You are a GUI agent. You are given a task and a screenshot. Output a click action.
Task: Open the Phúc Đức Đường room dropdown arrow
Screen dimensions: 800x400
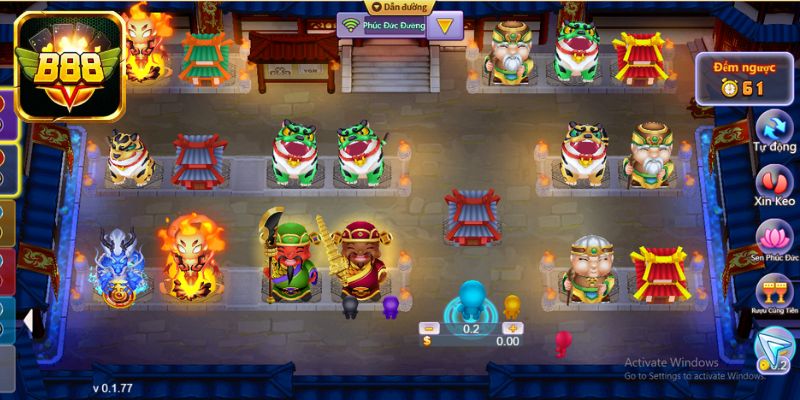tap(442, 24)
